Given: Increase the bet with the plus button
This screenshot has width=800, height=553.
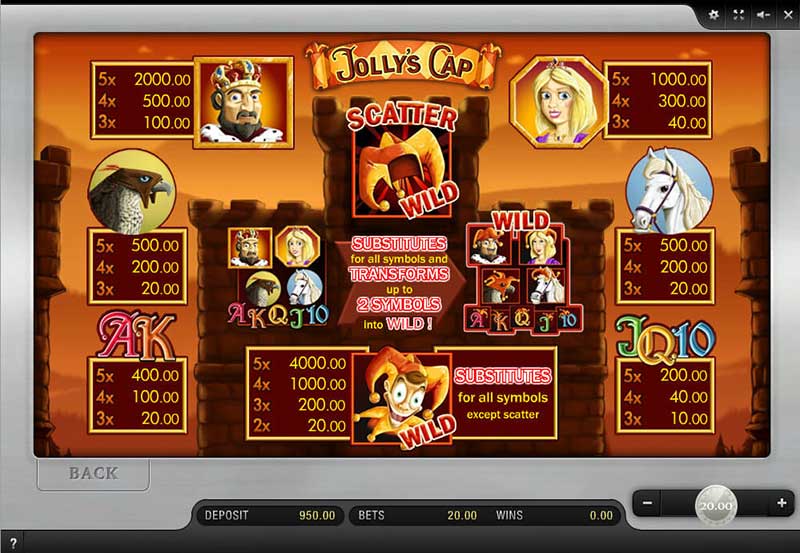Looking at the screenshot, I should 782,502.
